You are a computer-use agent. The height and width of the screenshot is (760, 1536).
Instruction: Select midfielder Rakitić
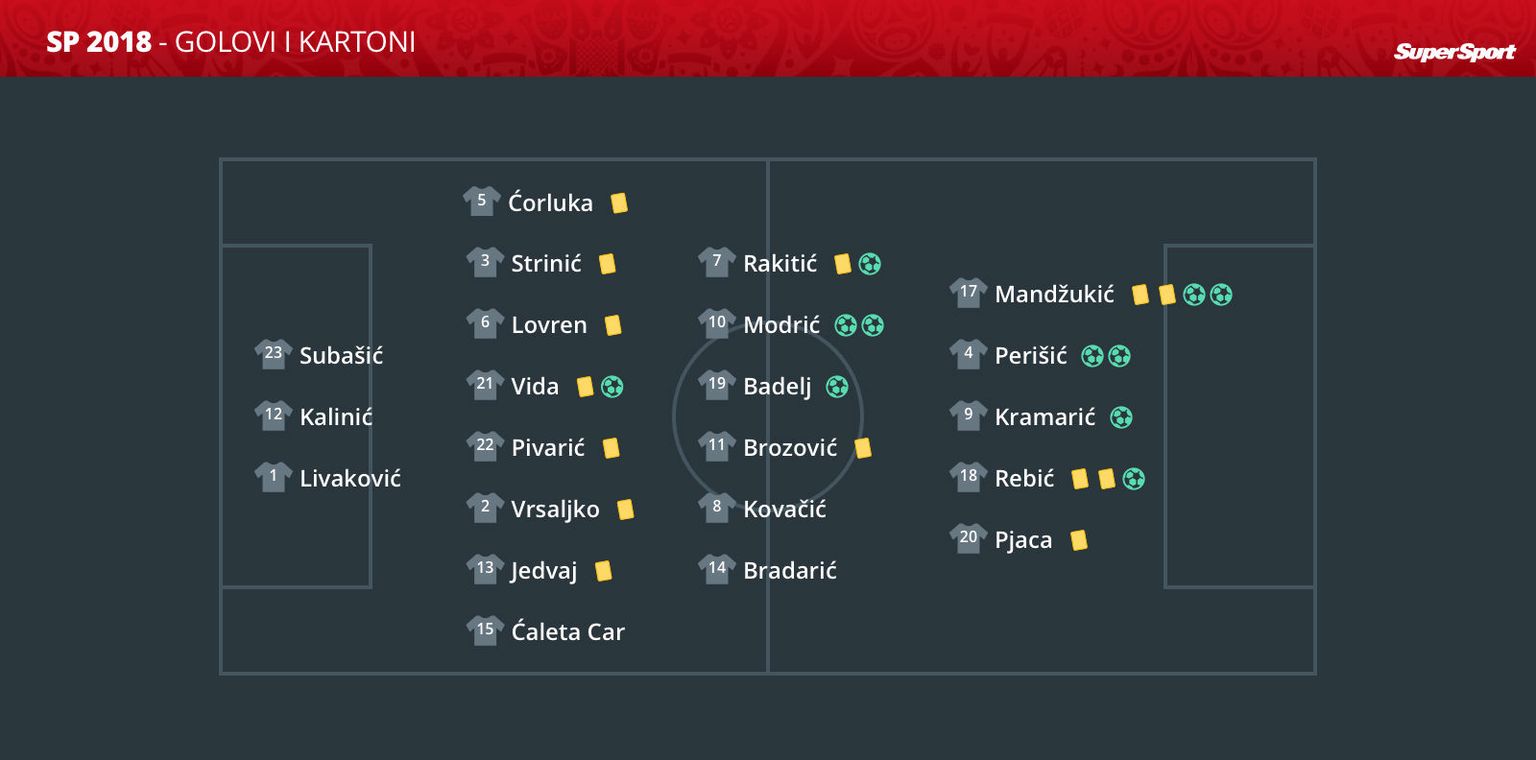[779, 264]
